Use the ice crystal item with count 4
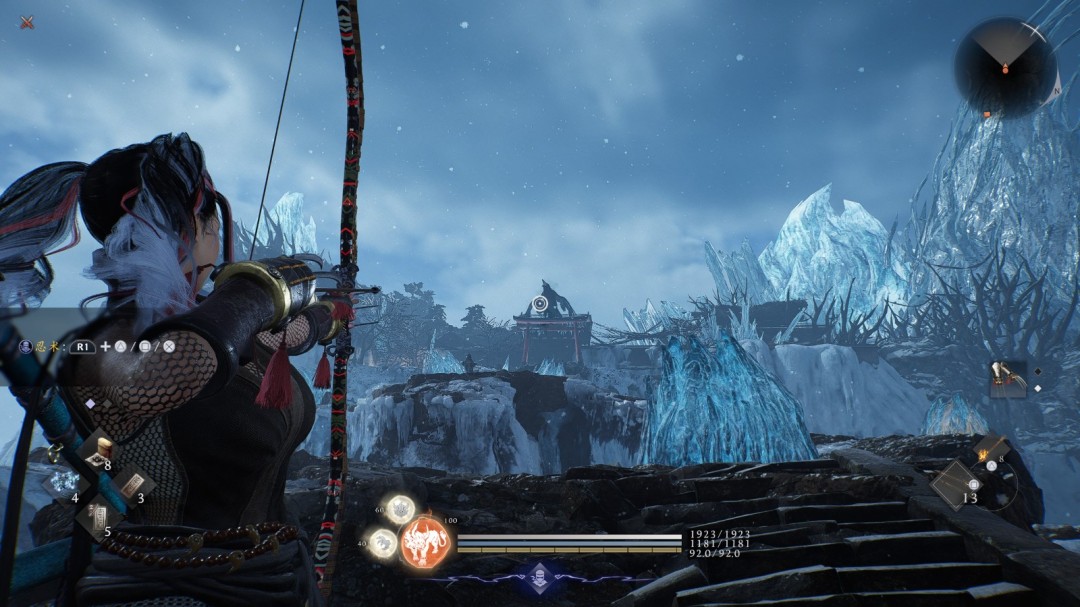1080x607 pixels. click(x=63, y=484)
